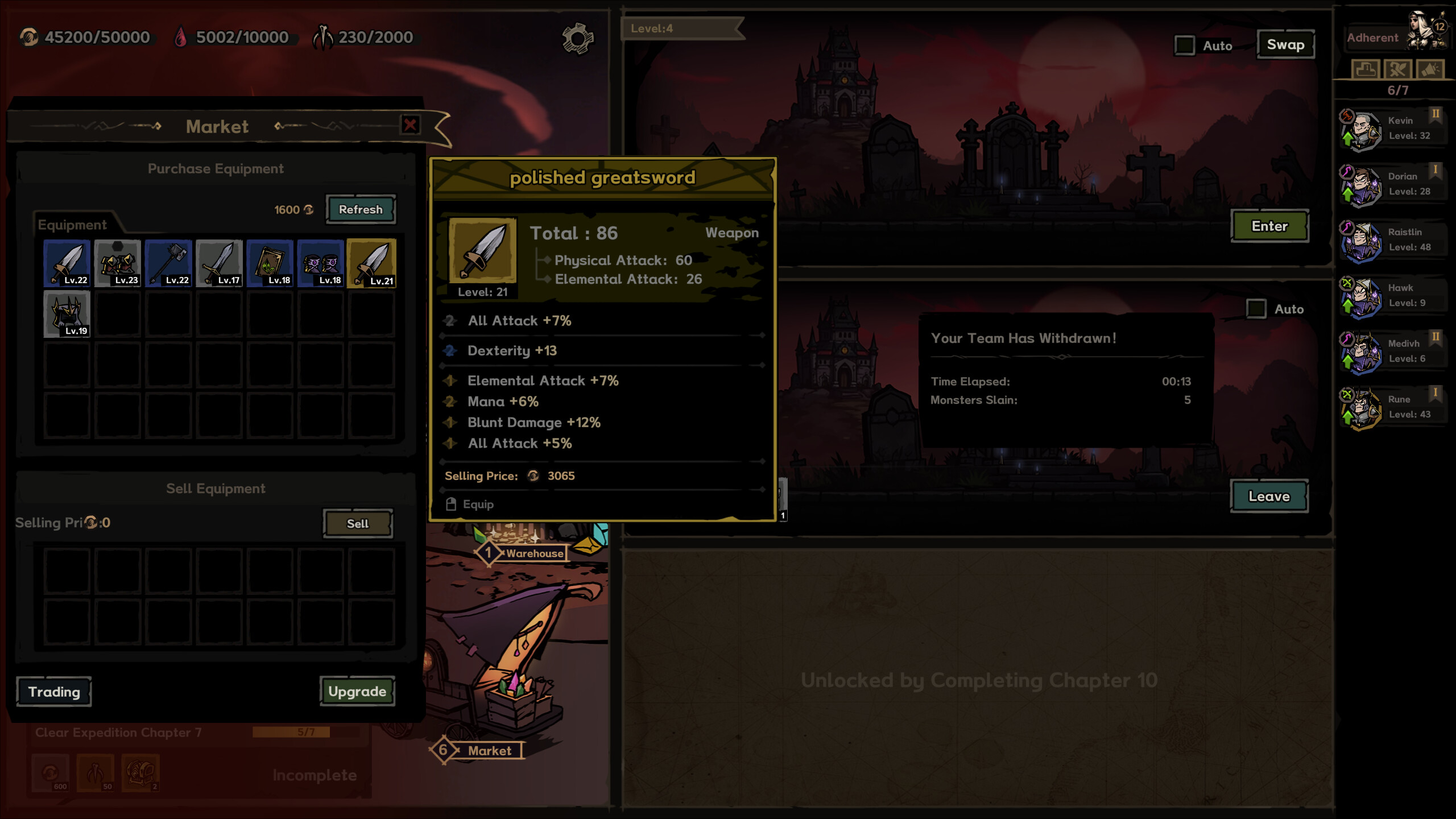Select the Lv.18 green tome item
The width and height of the screenshot is (1456, 819).
[x=270, y=262]
